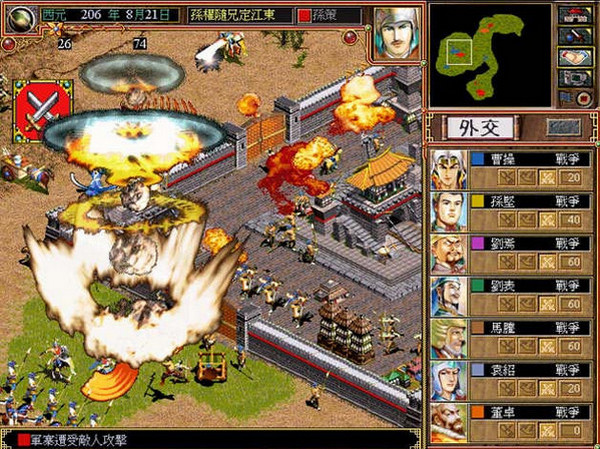The width and height of the screenshot is (600, 449).
Task: Select the 董卓 portrait
Action: (x=448, y=422)
